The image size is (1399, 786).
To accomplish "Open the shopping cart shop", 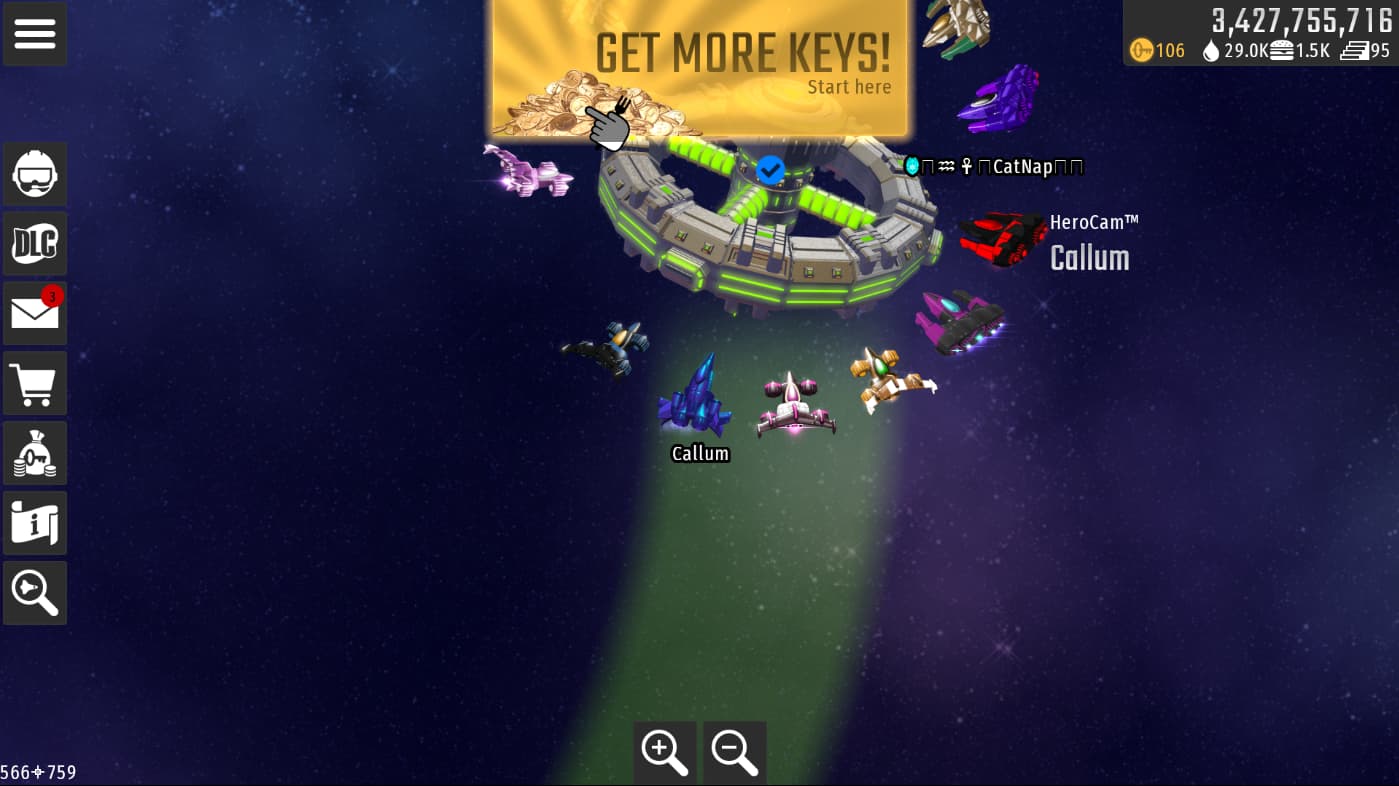I will tap(35, 384).
